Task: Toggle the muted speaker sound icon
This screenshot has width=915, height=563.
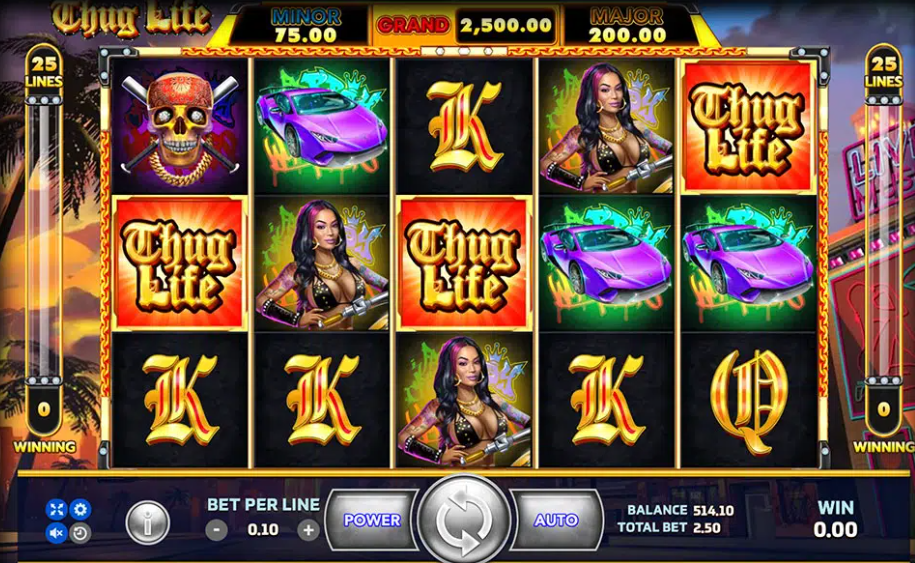Action: click(x=57, y=533)
